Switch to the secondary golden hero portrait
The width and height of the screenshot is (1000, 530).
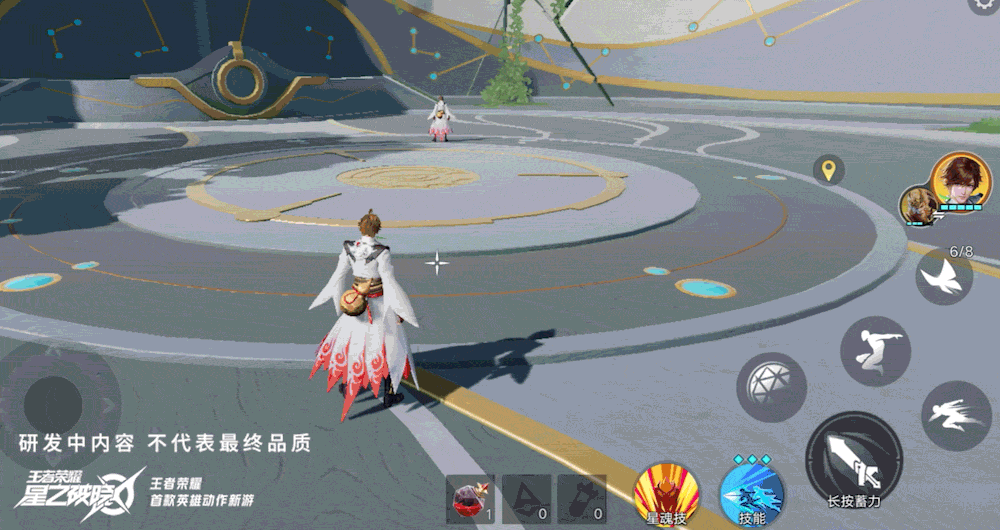click(x=916, y=205)
